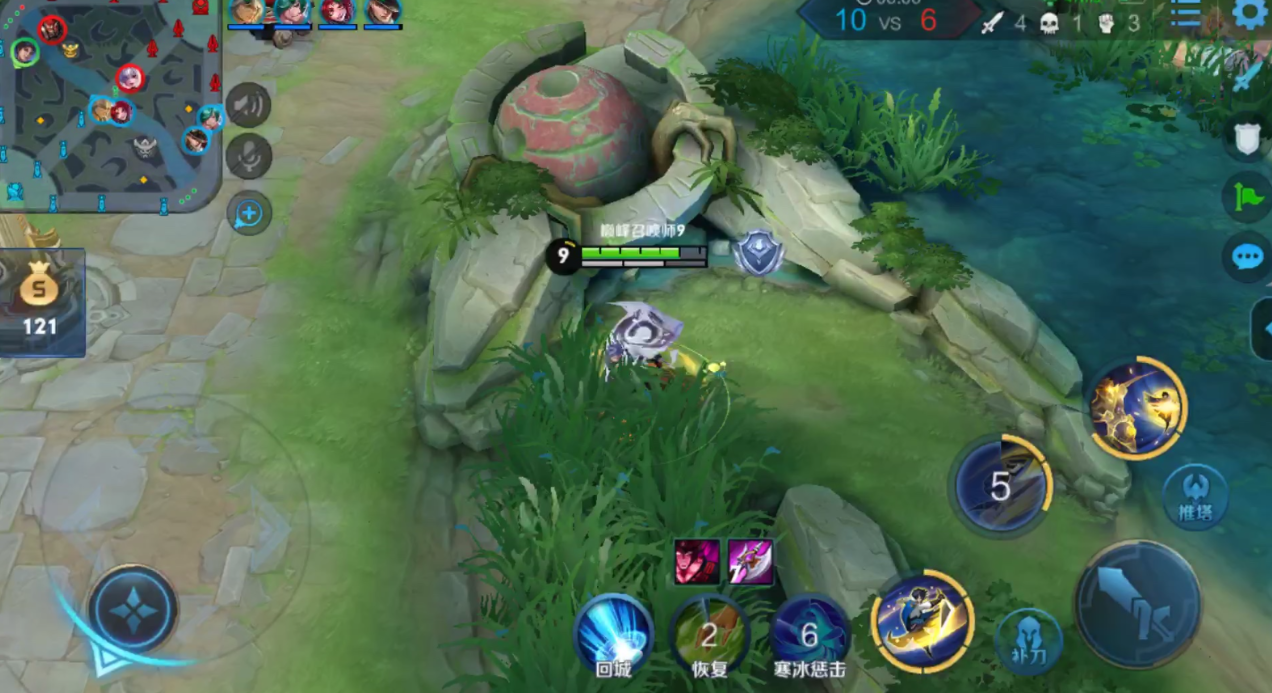
Task: Toggle the speaker voice output button
Action: click(x=248, y=105)
